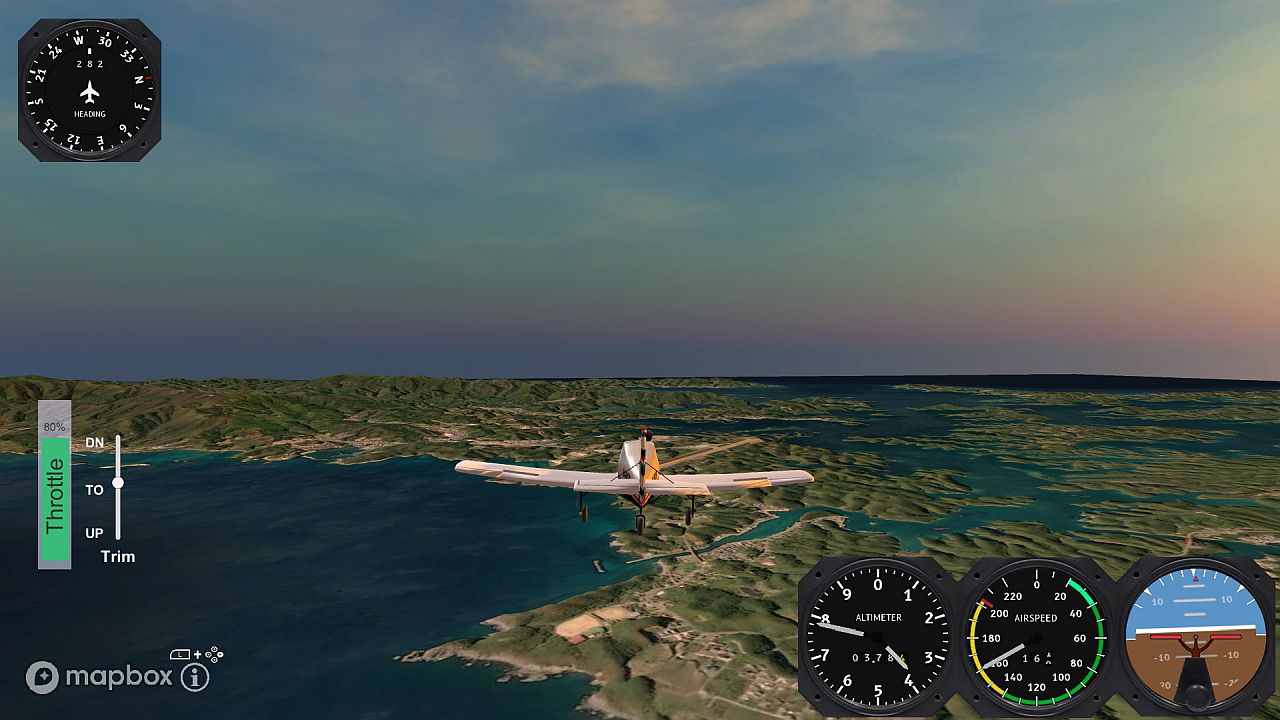Viewport: 1280px width, 720px height.
Task: Click the 80% throttle readout
Action: 52,426
